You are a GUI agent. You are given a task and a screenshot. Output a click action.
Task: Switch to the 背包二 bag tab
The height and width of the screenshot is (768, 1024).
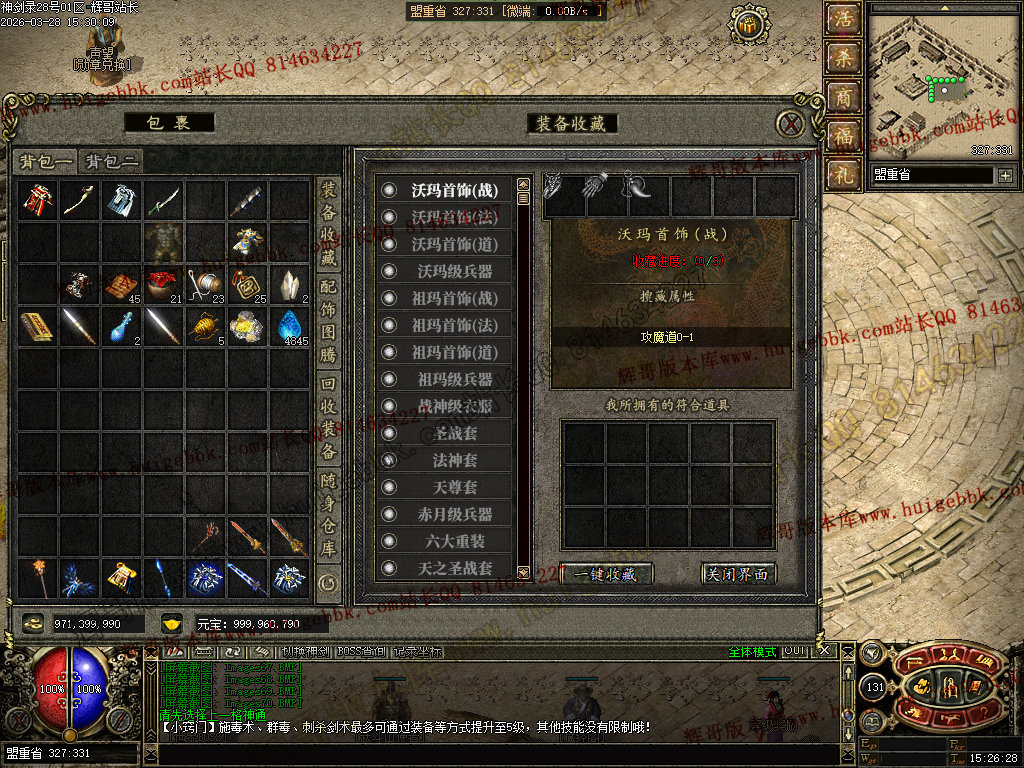[111, 161]
